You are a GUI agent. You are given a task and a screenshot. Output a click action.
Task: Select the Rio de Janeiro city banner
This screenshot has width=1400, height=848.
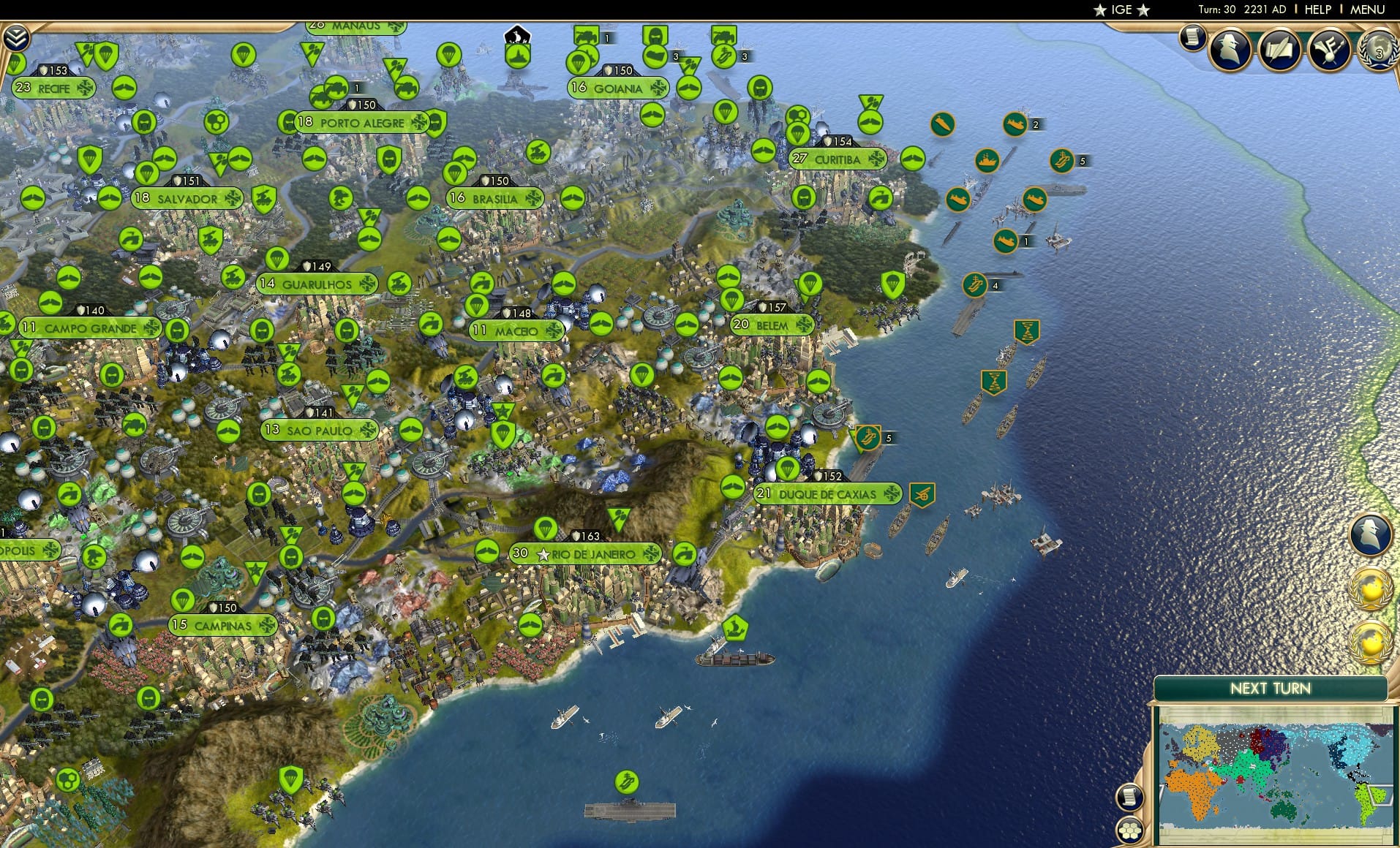(x=585, y=554)
